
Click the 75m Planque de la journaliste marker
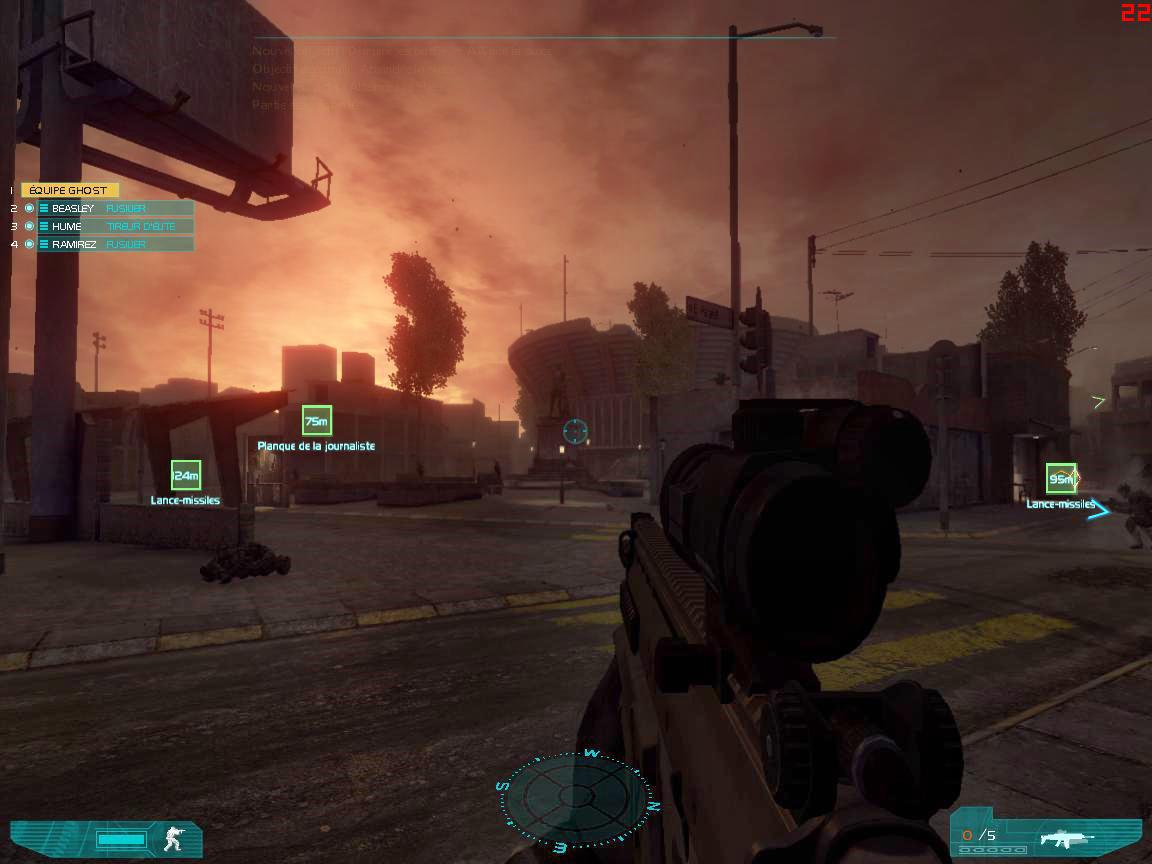[316, 421]
